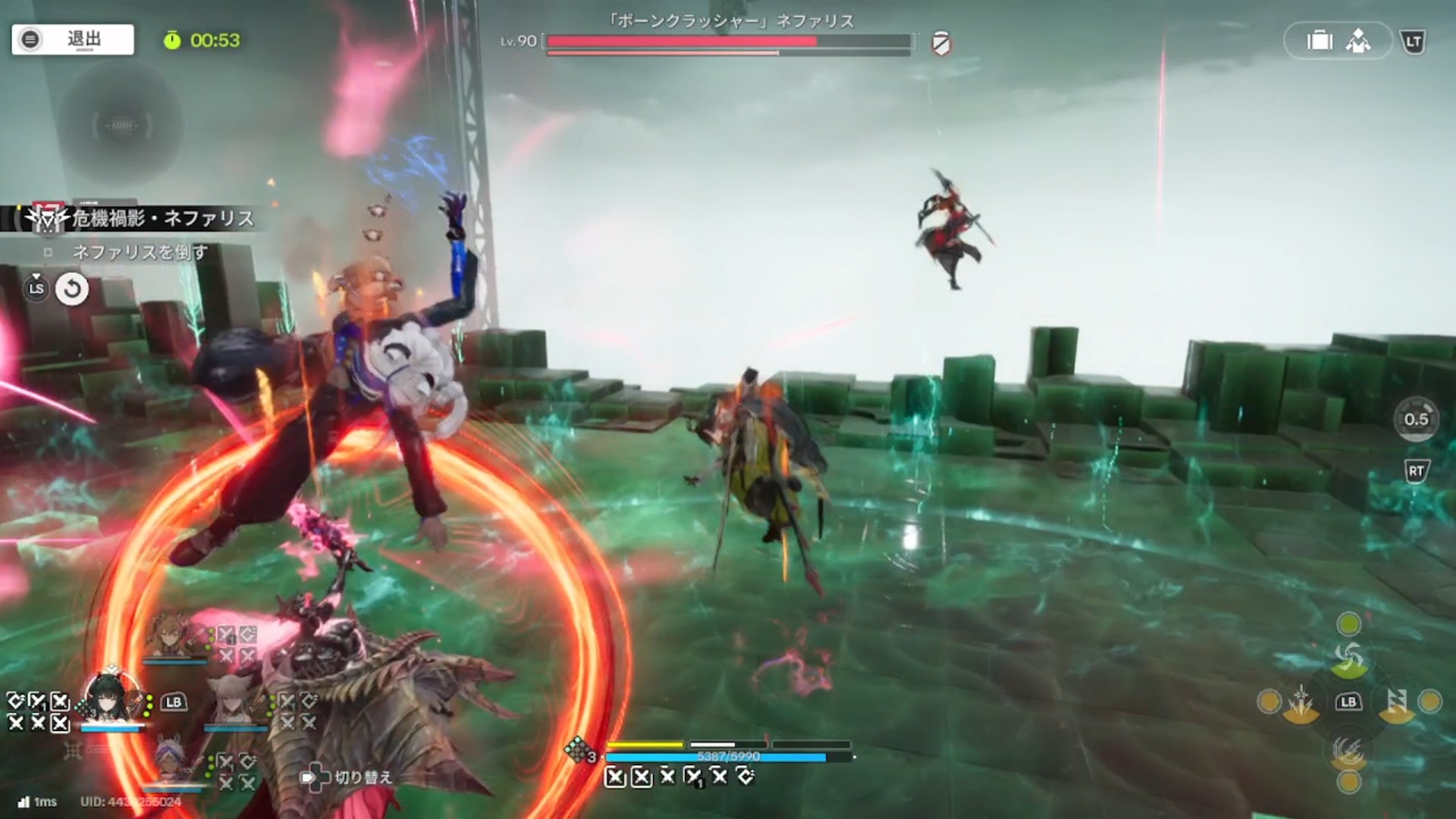
Task: Activate the sword-strike skill icon
Action: (x=1301, y=702)
